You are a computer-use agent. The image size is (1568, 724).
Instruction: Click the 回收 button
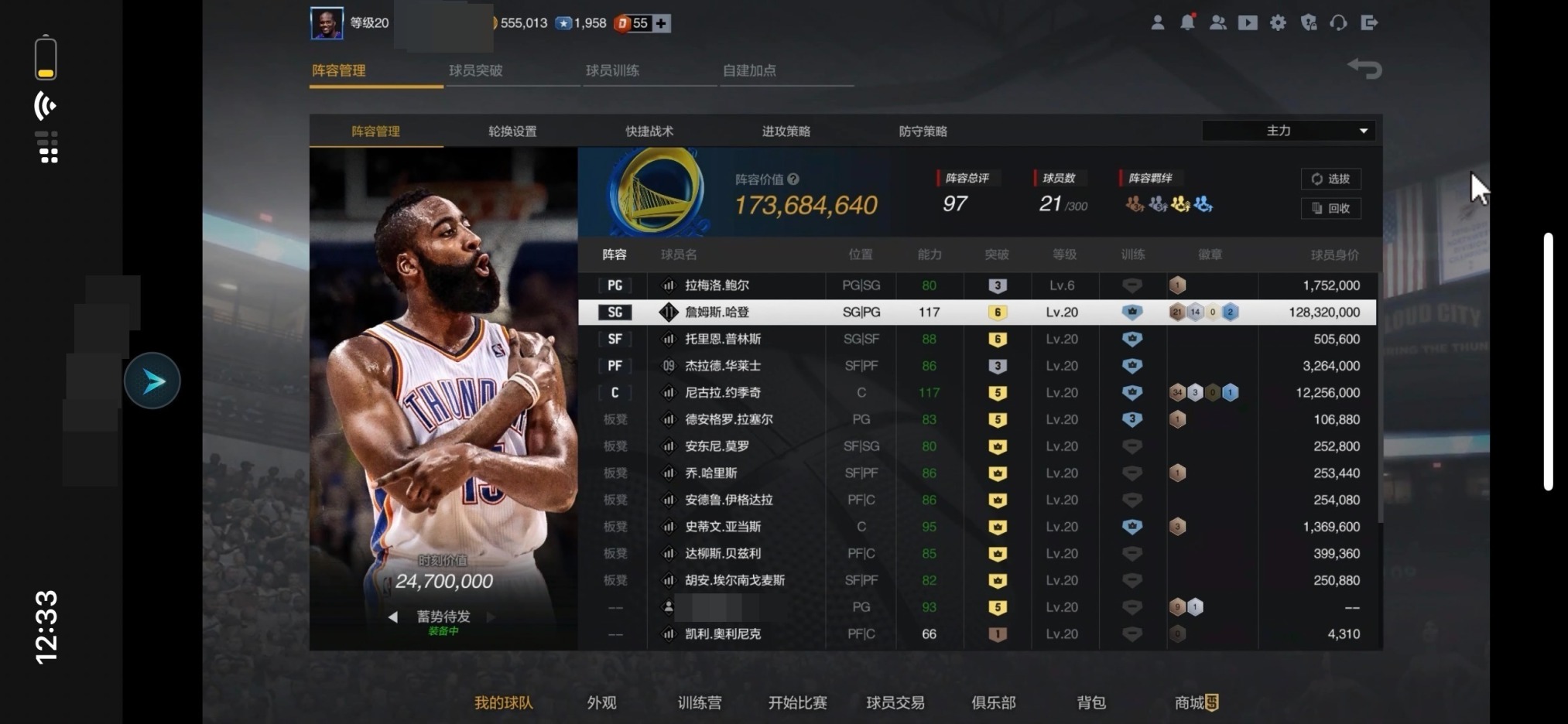pos(1330,208)
